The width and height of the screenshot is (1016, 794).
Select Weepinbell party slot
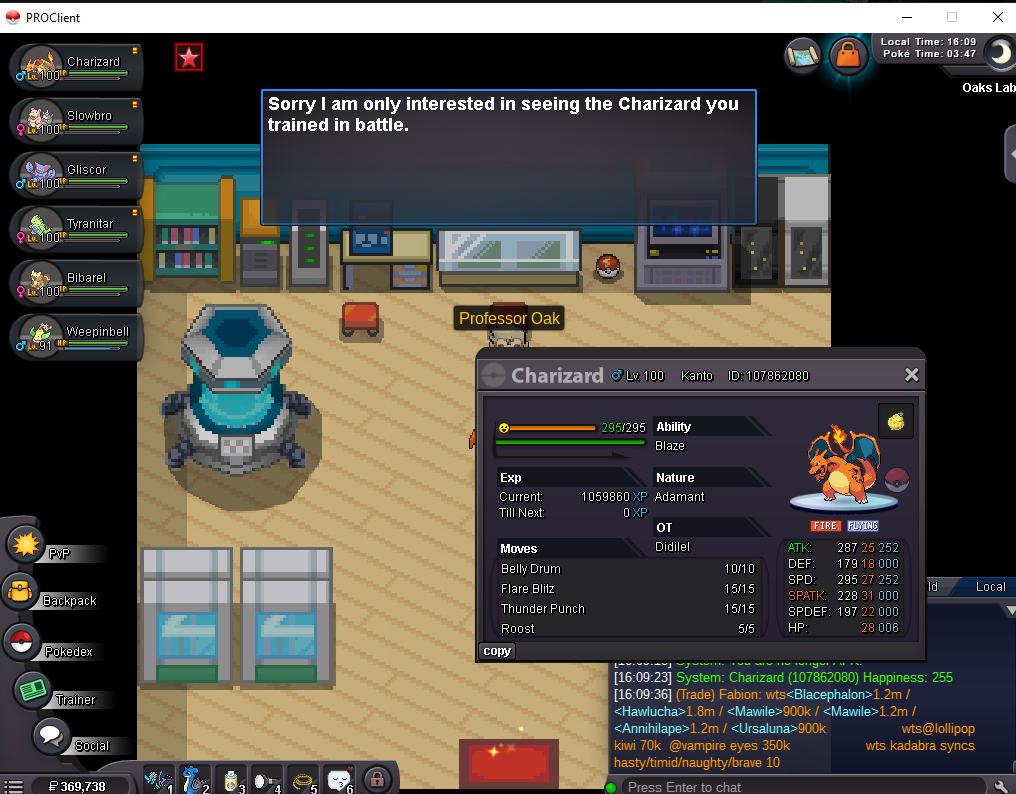coord(76,338)
